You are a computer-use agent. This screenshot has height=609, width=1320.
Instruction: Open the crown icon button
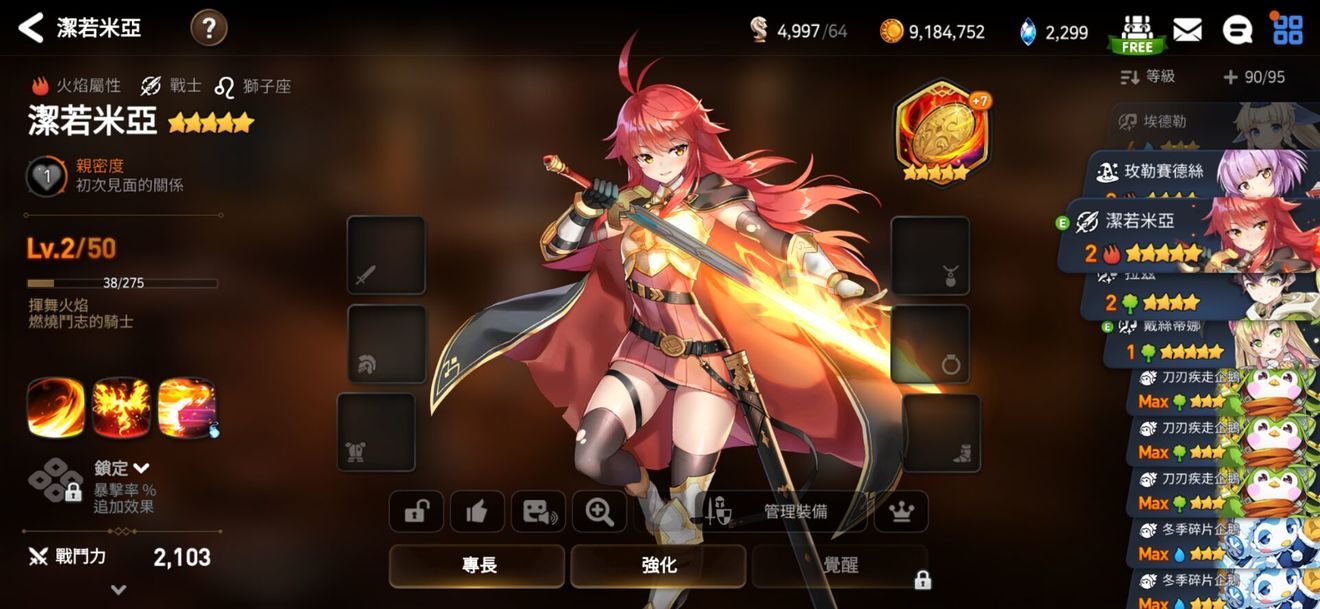(901, 512)
